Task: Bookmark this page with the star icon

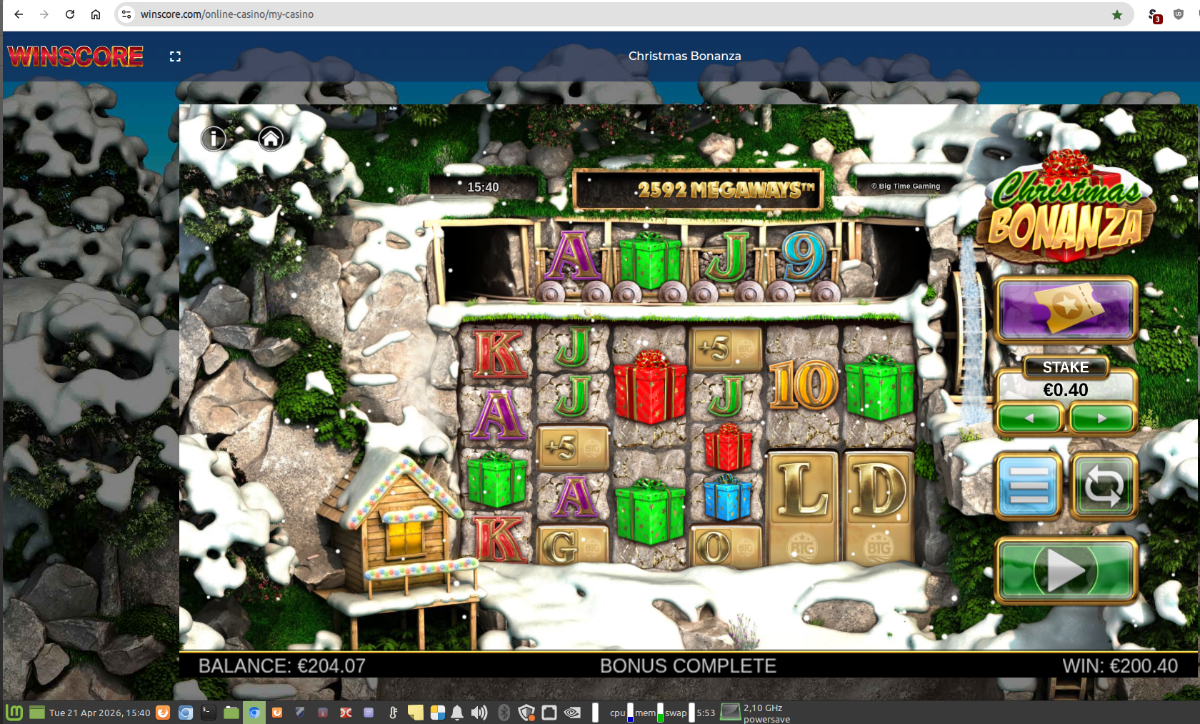Action: (1117, 15)
